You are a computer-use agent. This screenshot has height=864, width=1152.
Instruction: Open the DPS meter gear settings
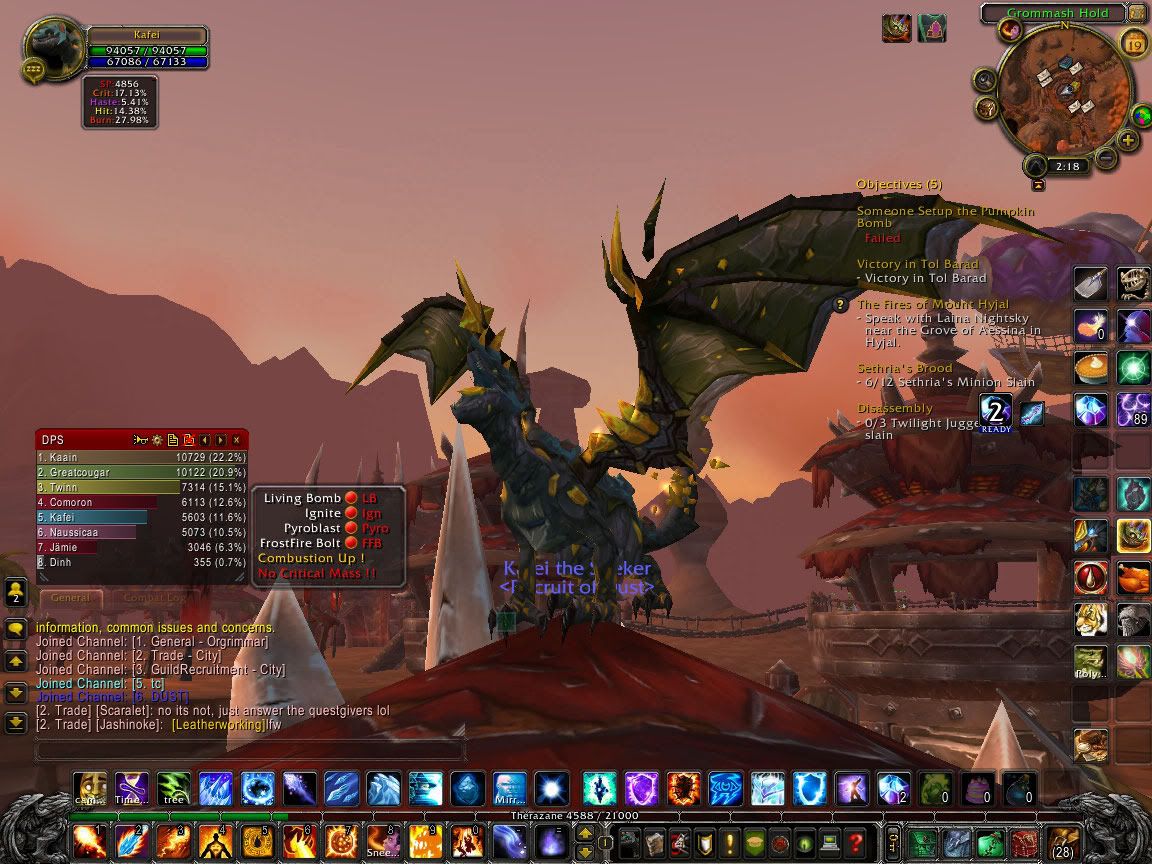(157, 440)
